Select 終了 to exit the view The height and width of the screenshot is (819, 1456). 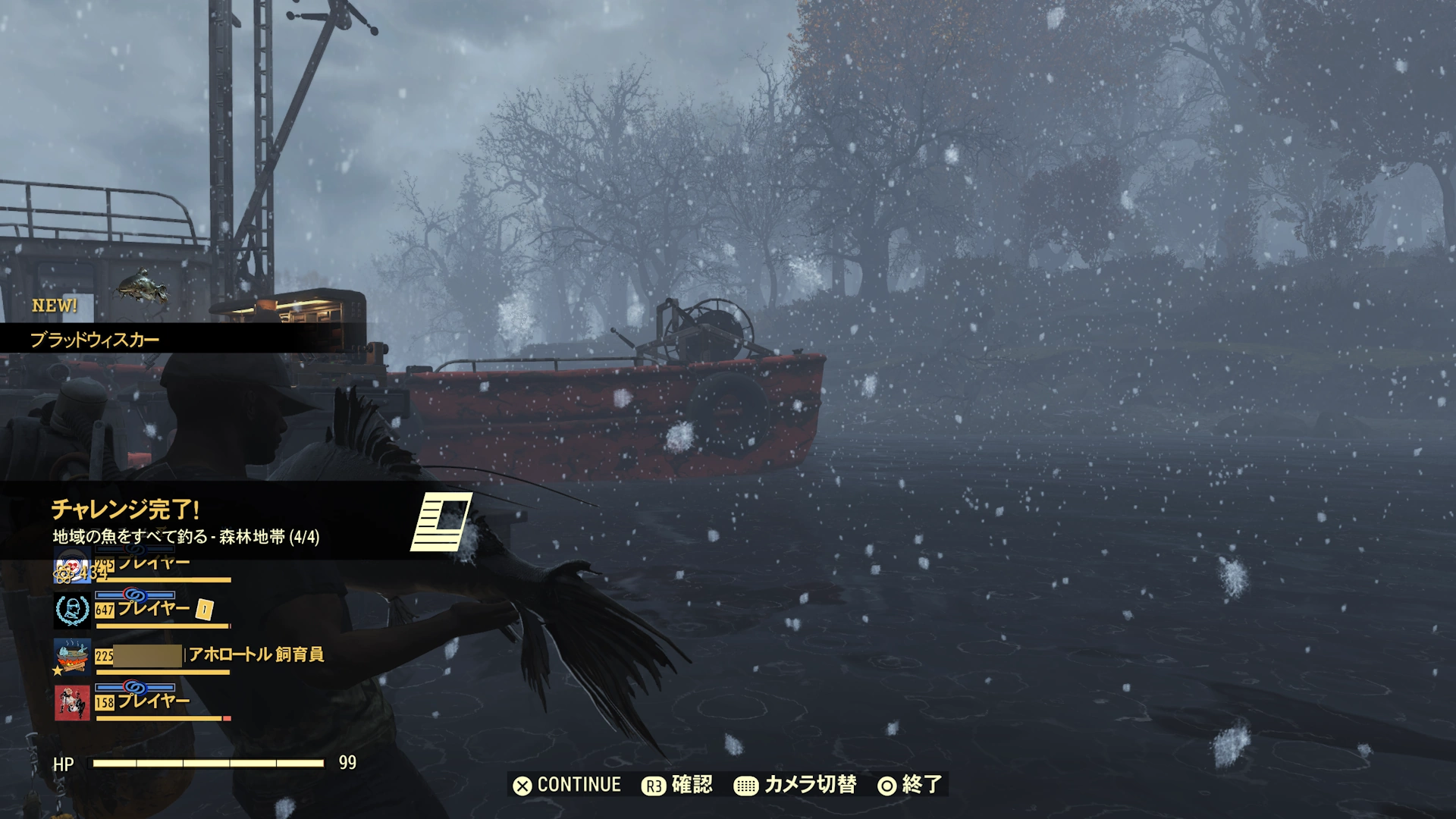909,785
